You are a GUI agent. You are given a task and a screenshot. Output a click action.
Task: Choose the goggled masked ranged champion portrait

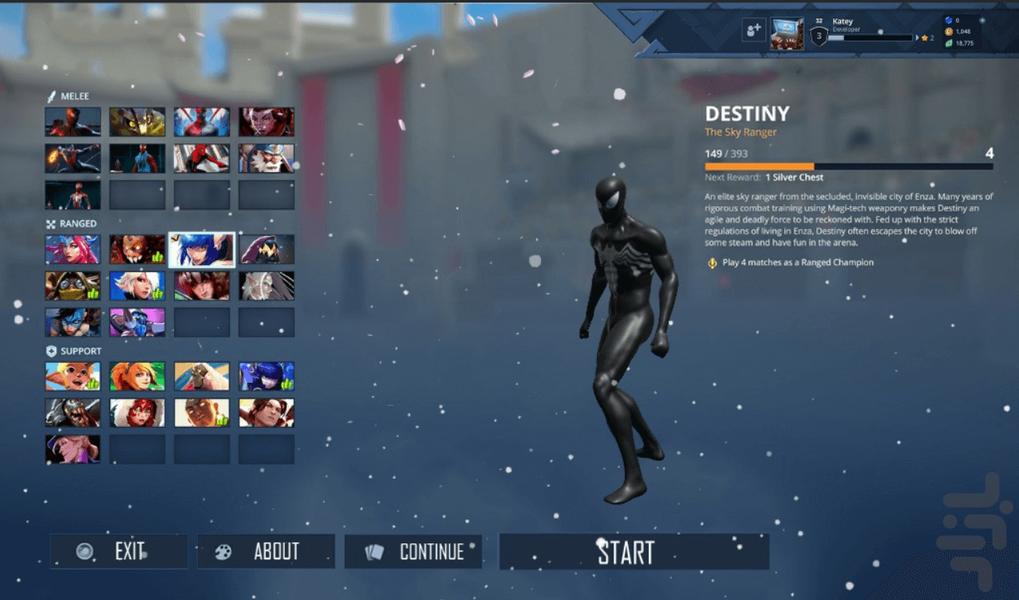click(73, 286)
